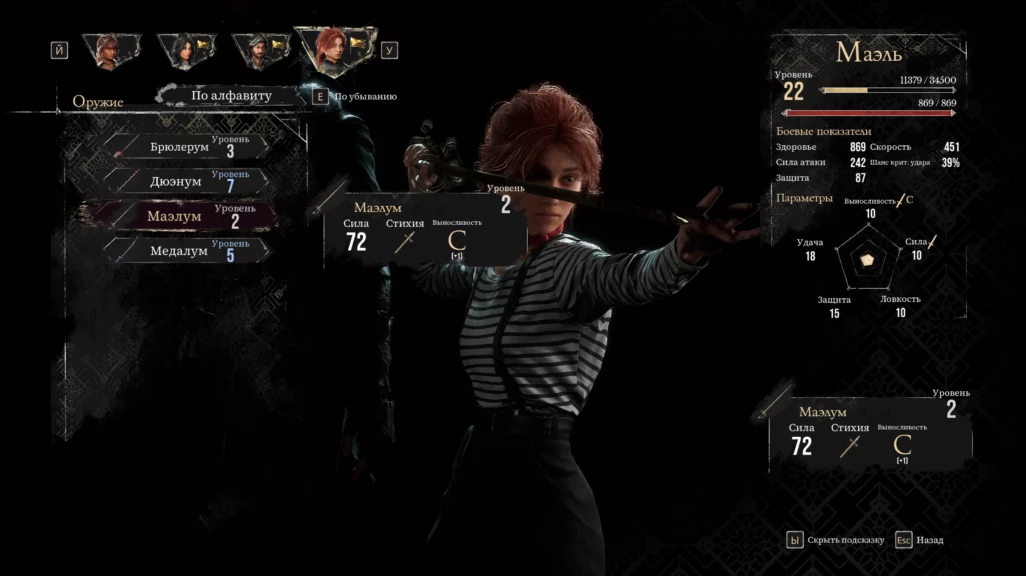Switch to the red-haired Maelle portrait
Viewport: 1026px width, 576px height.
click(x=336, y=50)
